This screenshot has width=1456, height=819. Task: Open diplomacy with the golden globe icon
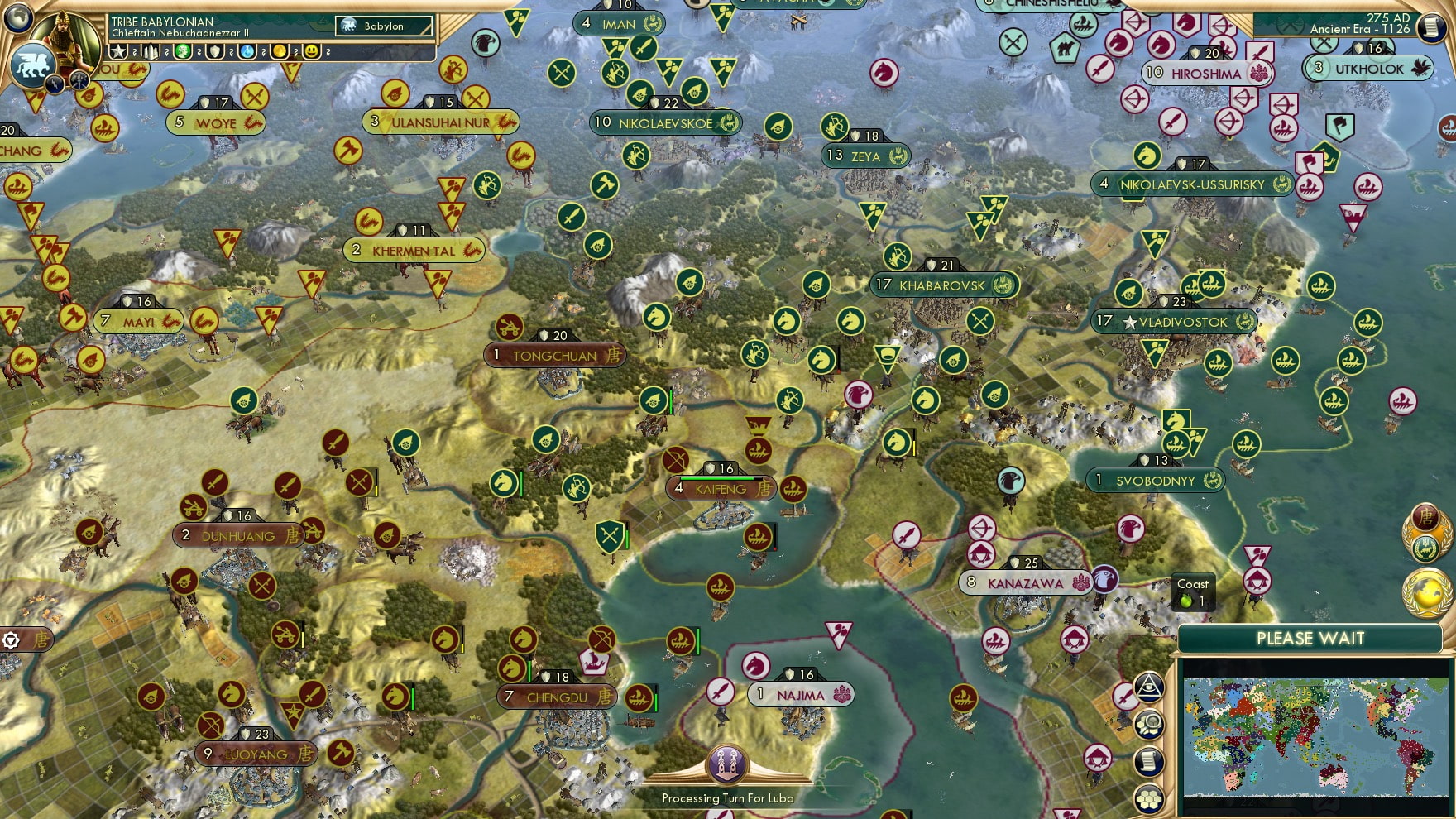[1429, 590]
